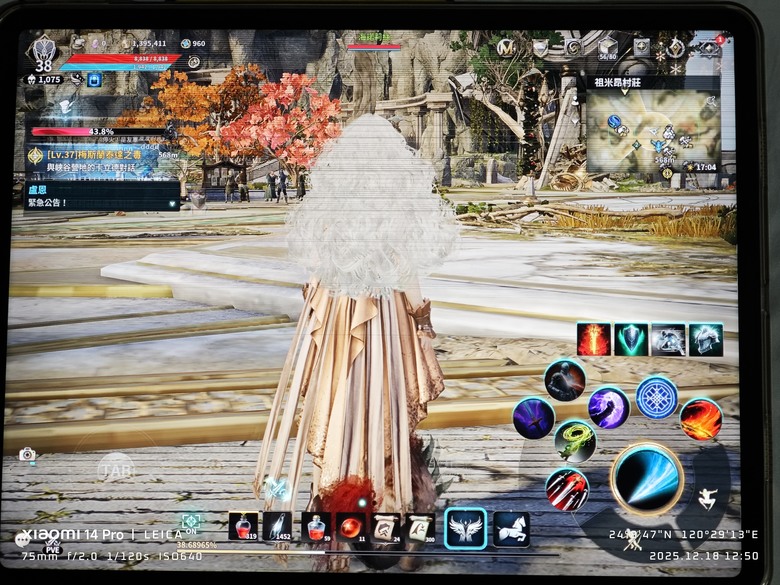This screenshot has height=585, width=780.
Task: Use the red potion with count 319
Action: click(x=243, y=526)
